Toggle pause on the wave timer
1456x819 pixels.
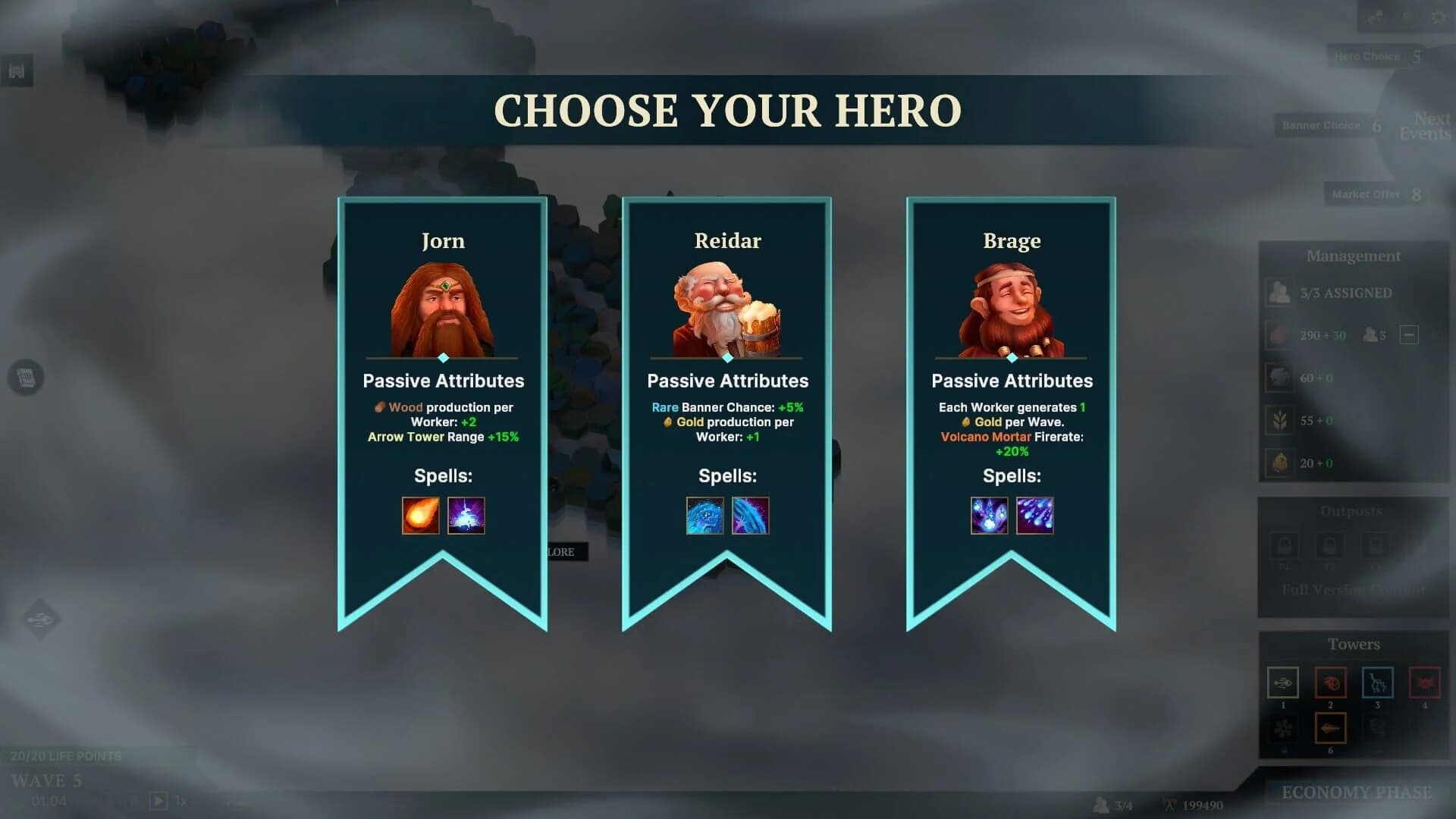(134, 800)
